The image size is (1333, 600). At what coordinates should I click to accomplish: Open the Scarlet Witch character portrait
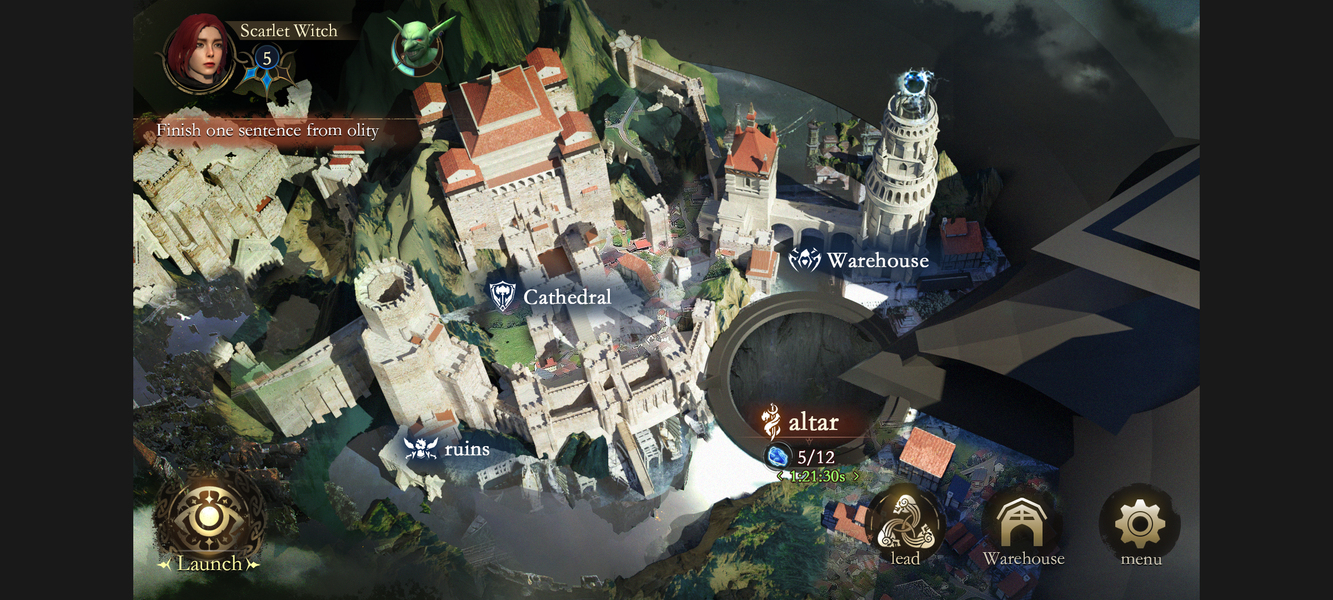tap(200, 53)
